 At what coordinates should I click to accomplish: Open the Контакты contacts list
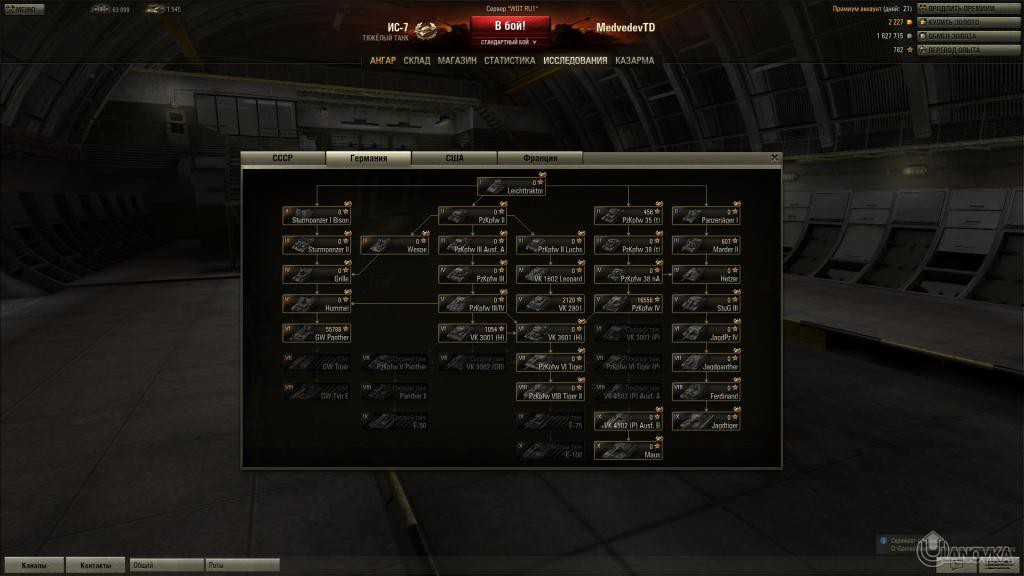tap(96, 565)
